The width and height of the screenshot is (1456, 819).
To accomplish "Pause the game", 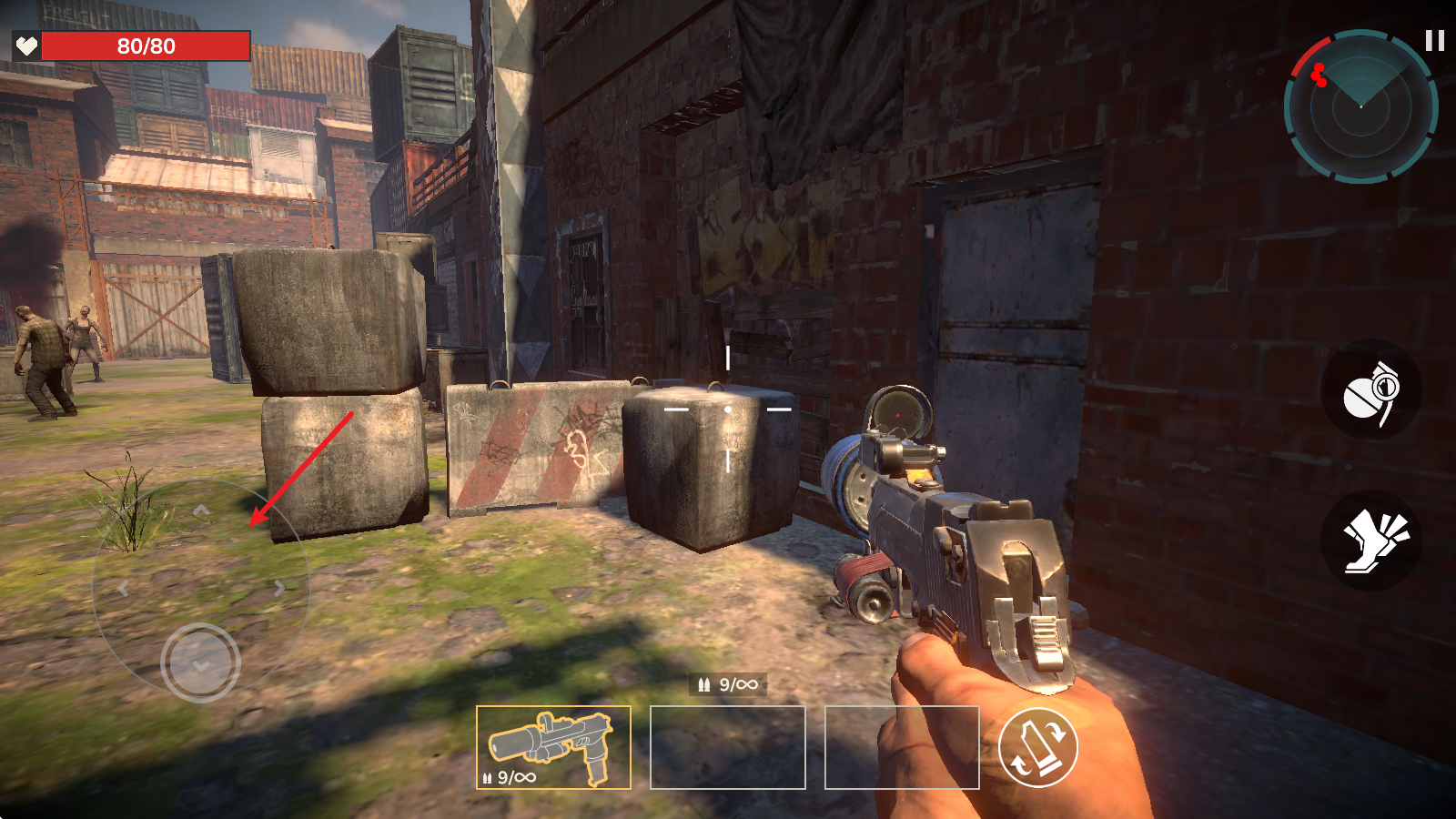I will click(x=1434, y=41).
